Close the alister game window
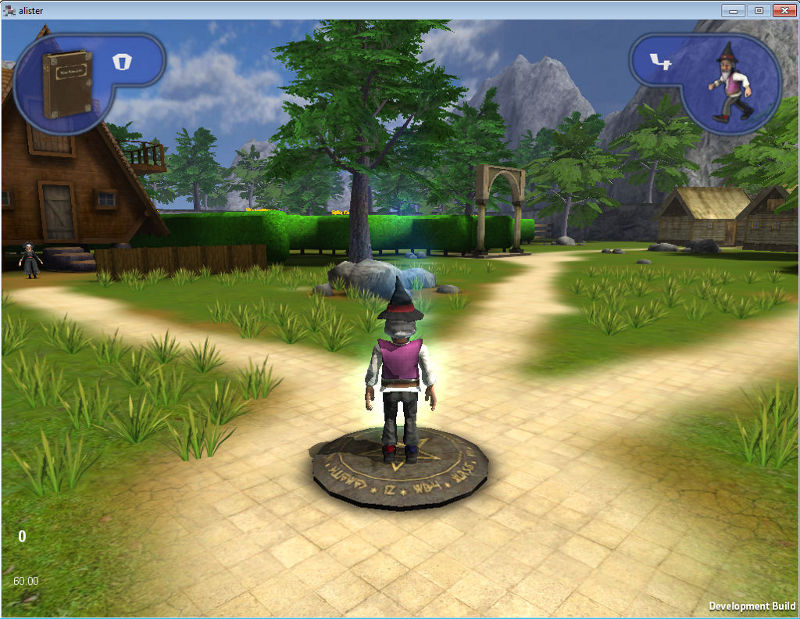800x619 pixels. [x=783, y=9]
